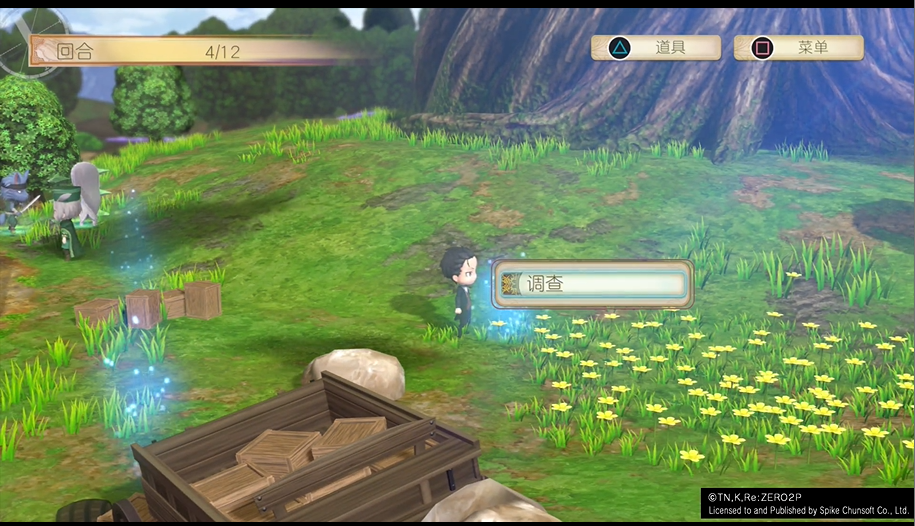Open the 菜单 menu button
This screenshot has width=915, height=526.
pos(798,47)
